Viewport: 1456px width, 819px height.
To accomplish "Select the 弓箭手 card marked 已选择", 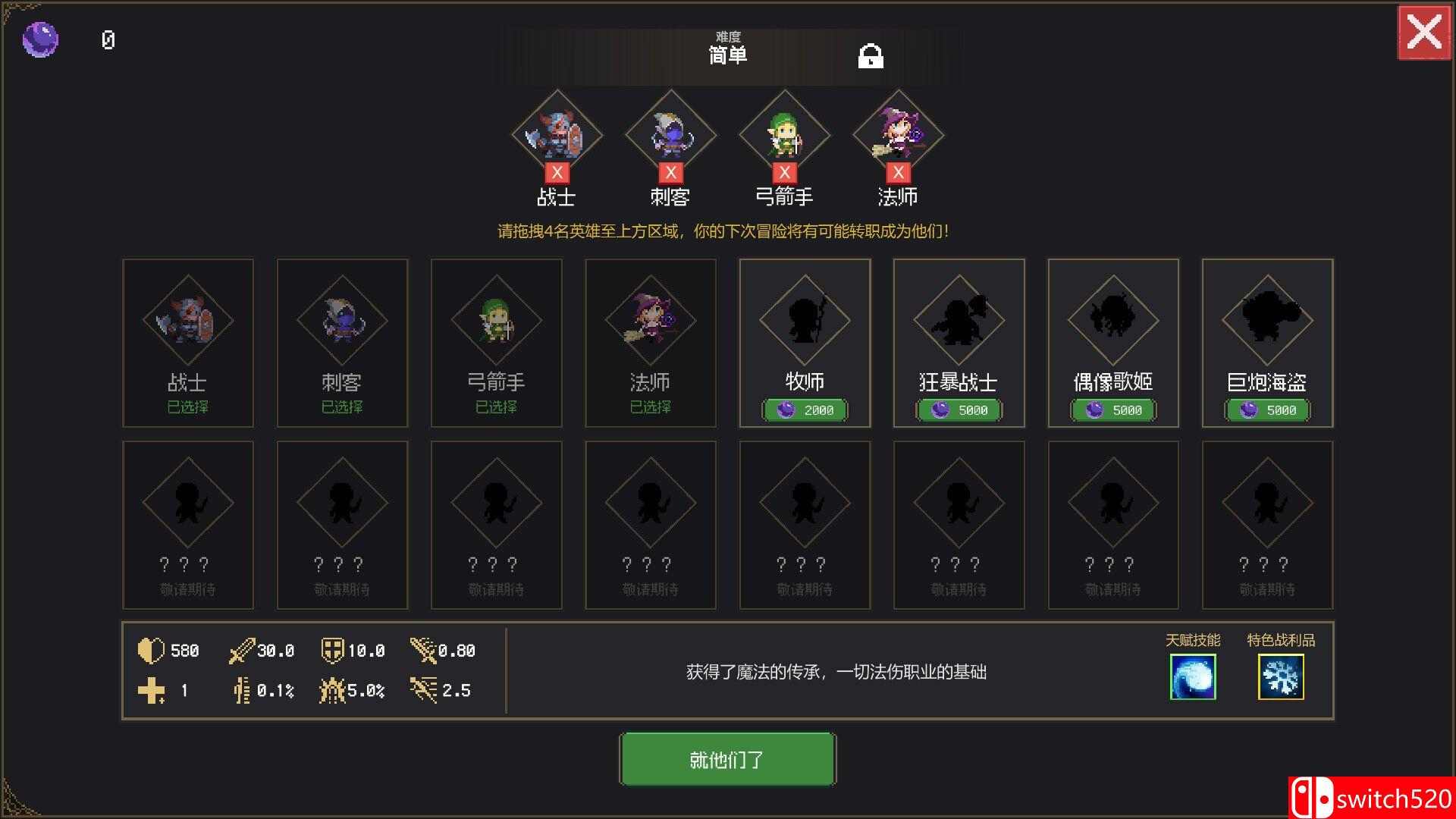I will [496, 342].
